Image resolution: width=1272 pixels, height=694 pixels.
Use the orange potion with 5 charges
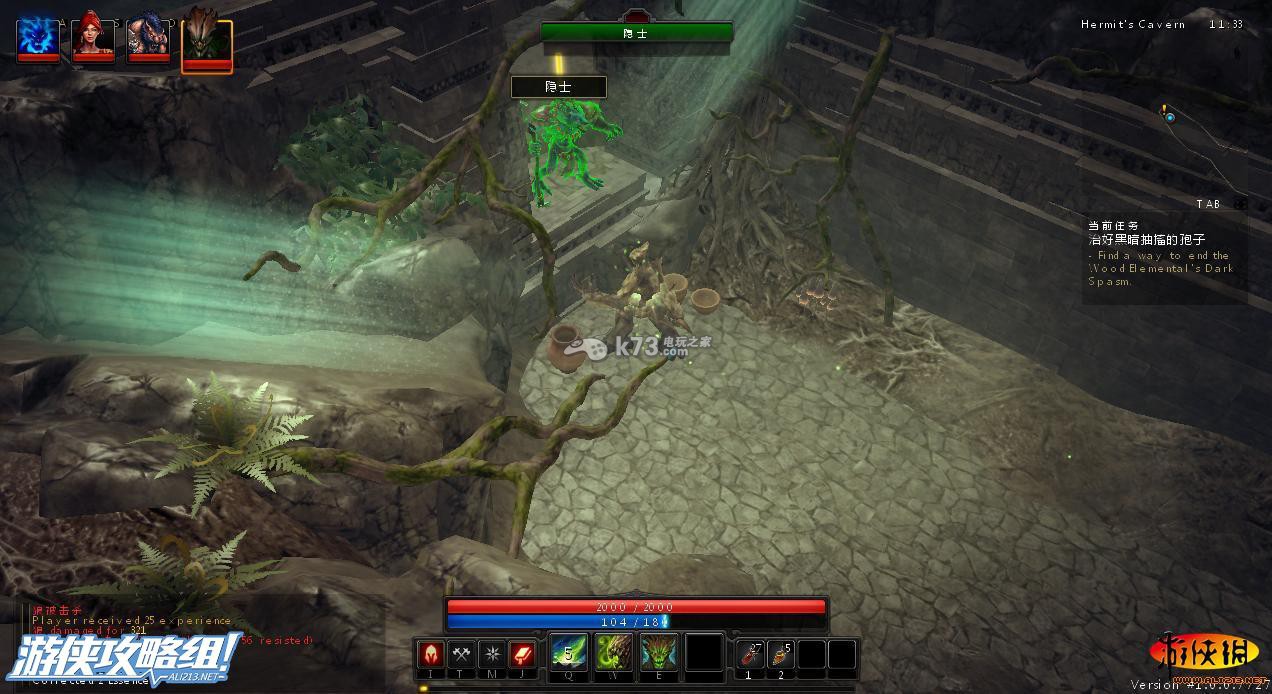pos(781,654)
